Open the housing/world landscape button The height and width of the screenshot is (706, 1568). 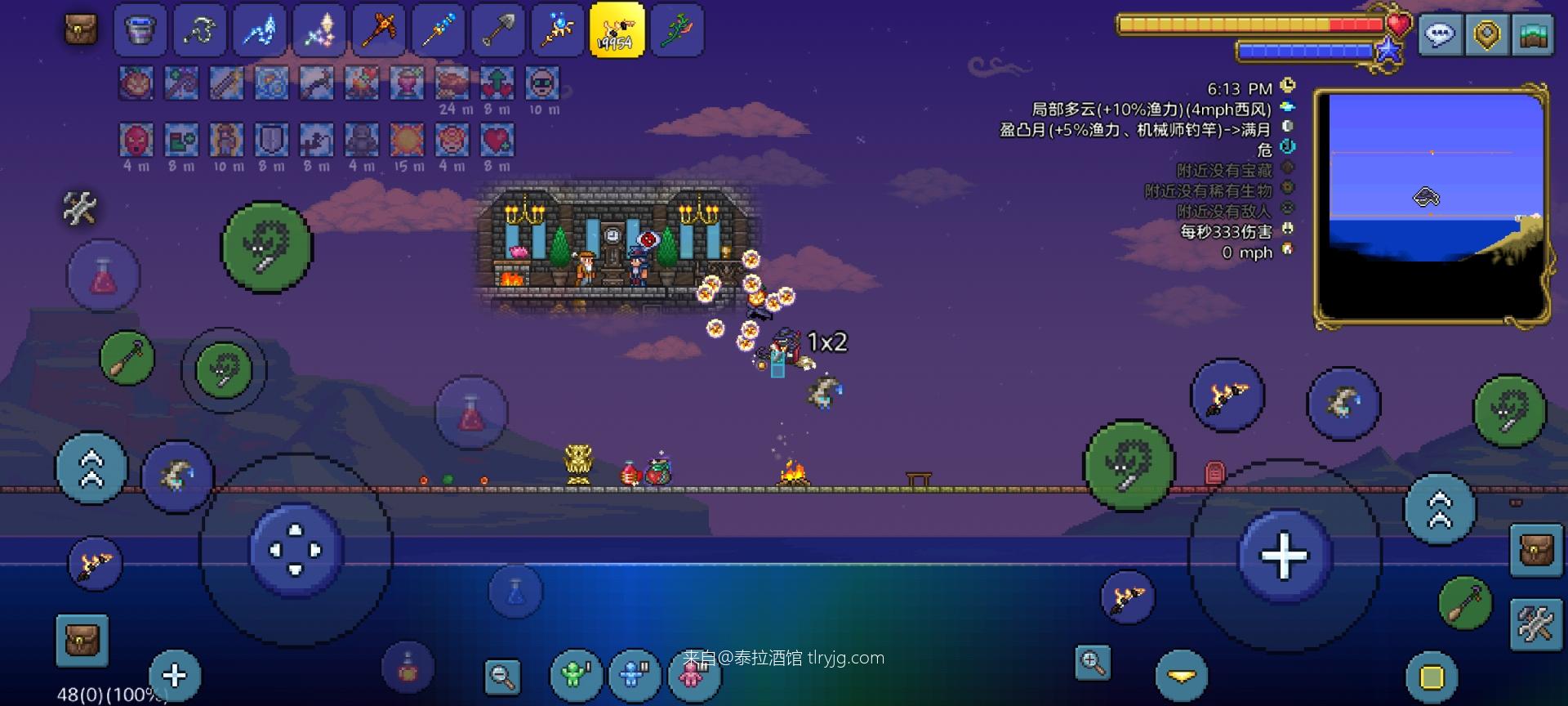1533,35
